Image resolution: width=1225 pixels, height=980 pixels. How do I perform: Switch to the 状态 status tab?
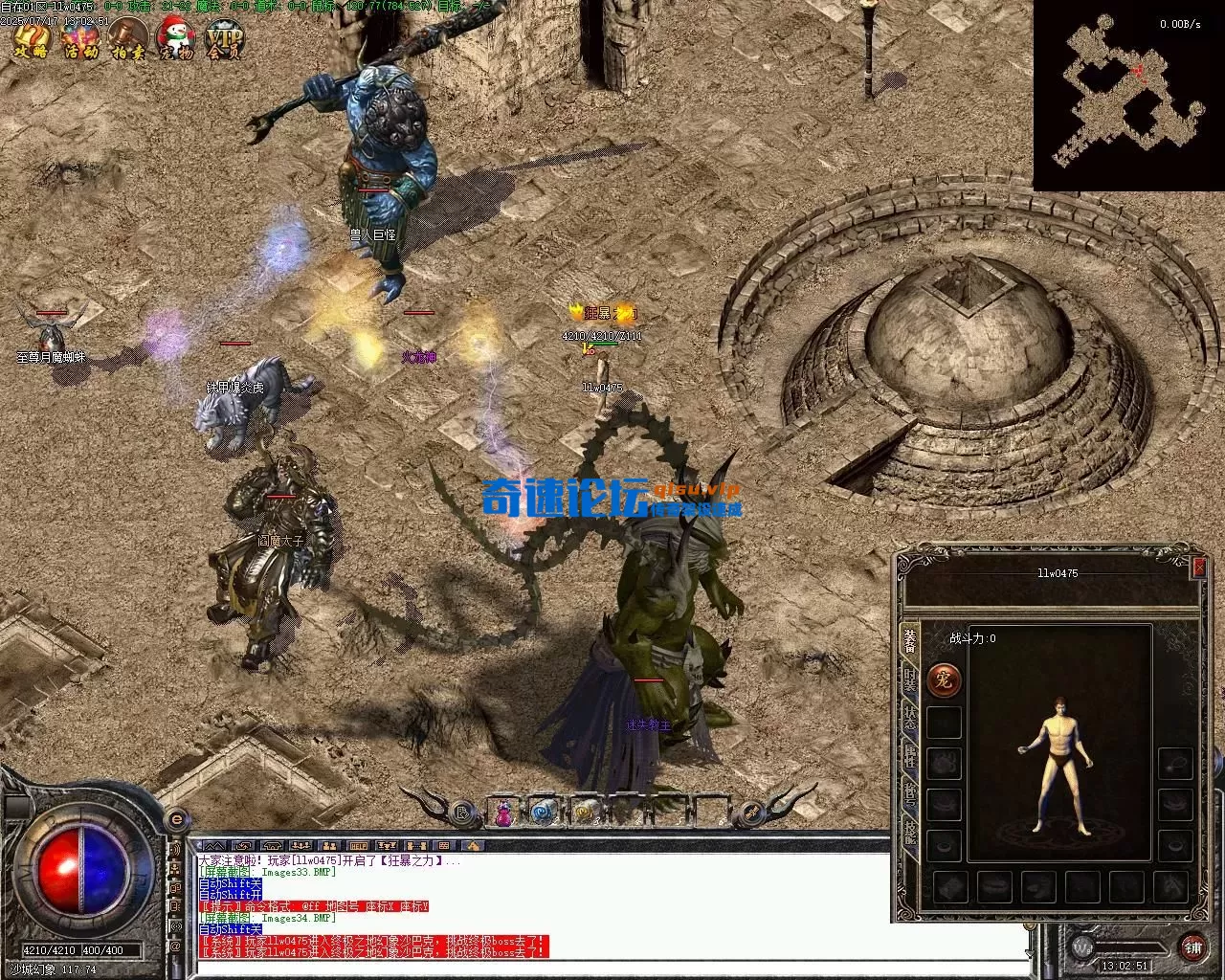point(910,719)
